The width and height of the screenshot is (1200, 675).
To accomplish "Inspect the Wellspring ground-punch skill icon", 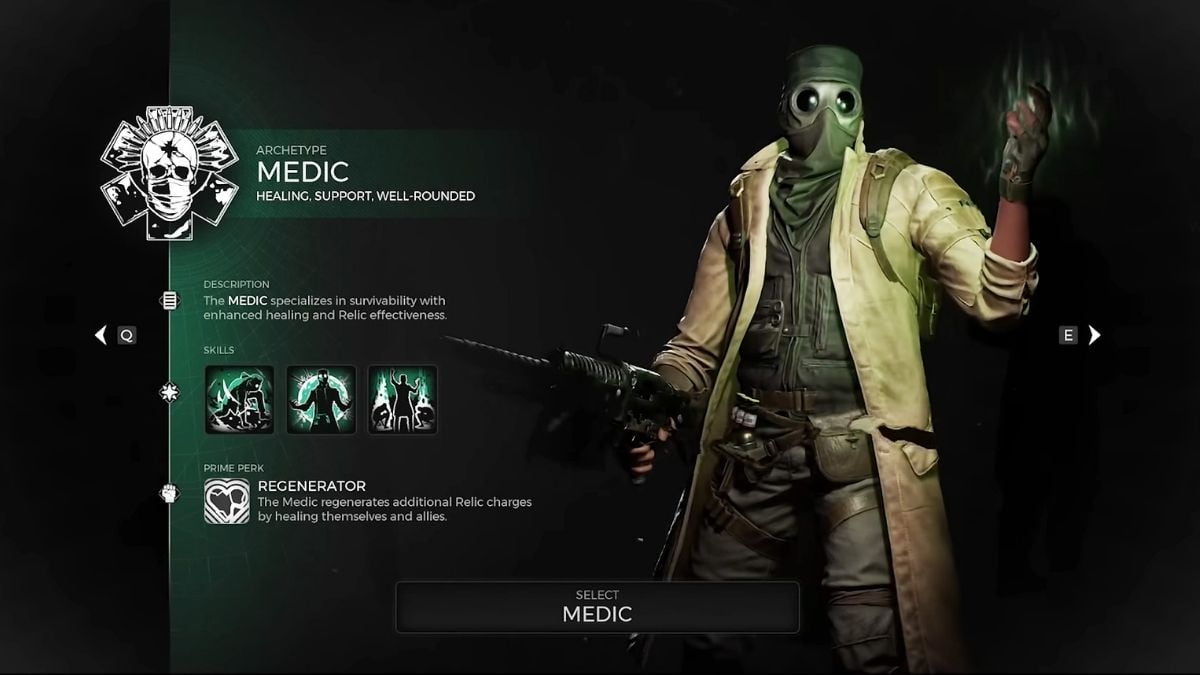I will click(x=240, y=399).
